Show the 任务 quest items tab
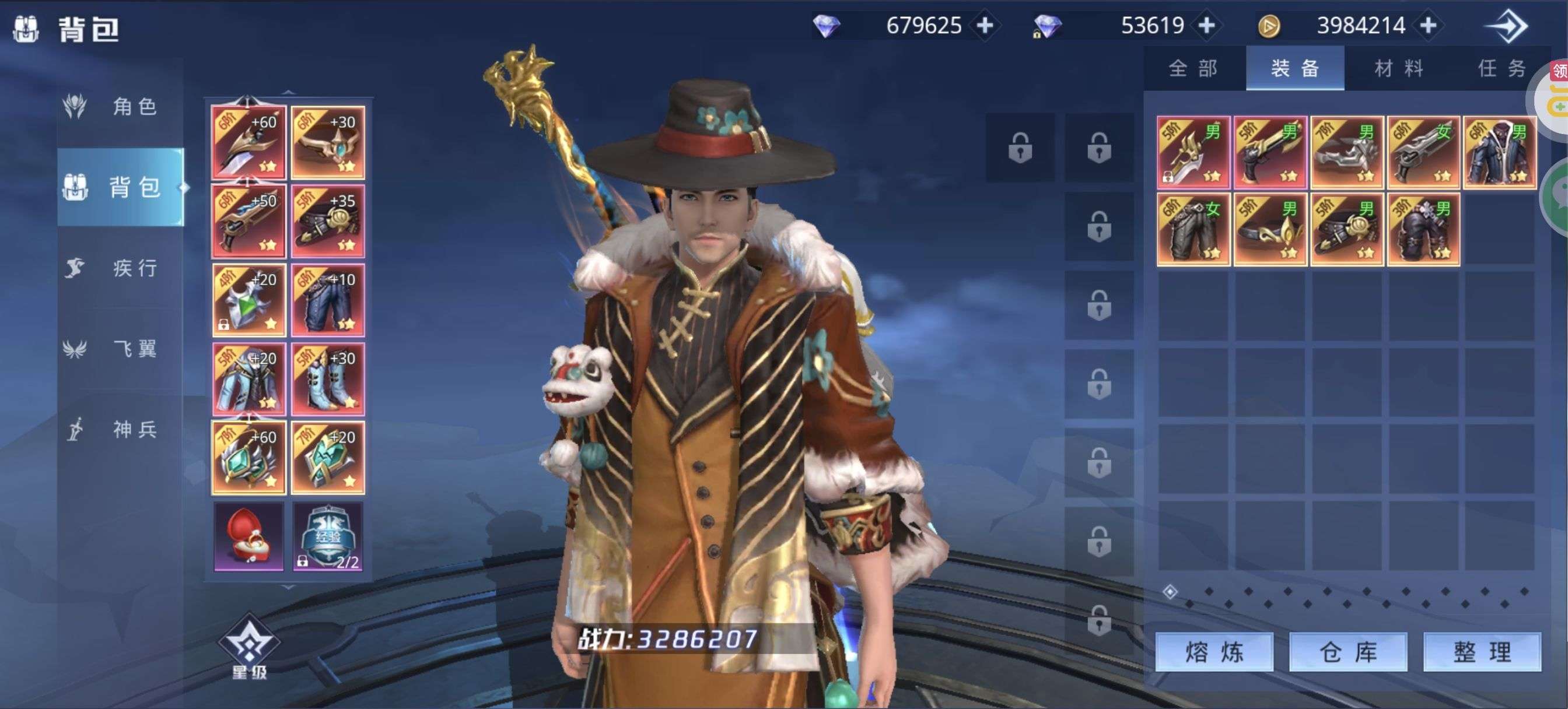Screen dimensions: 1568x709 coord(1501,68)
